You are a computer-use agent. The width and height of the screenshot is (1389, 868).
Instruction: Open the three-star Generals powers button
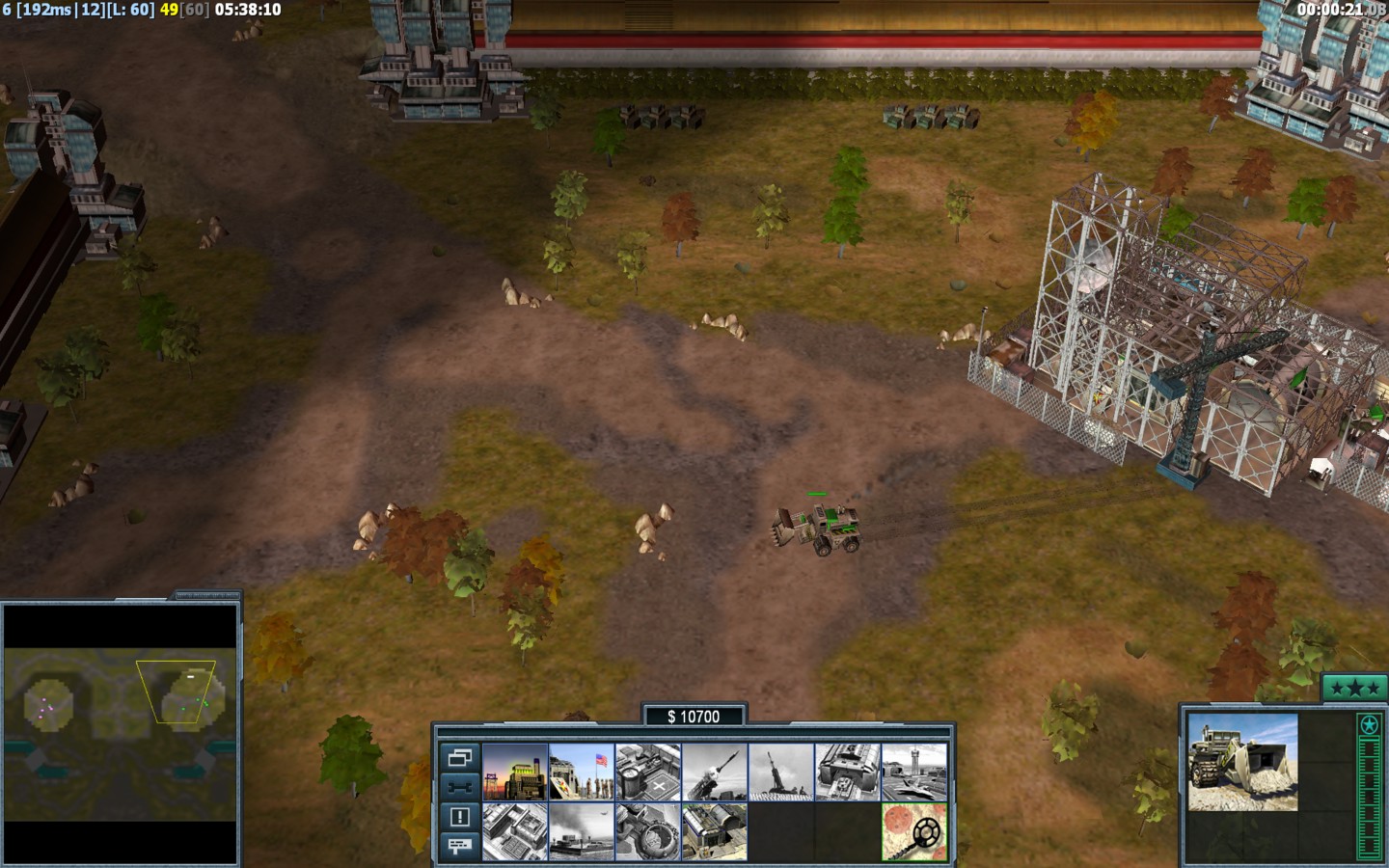coord(1354,688)
